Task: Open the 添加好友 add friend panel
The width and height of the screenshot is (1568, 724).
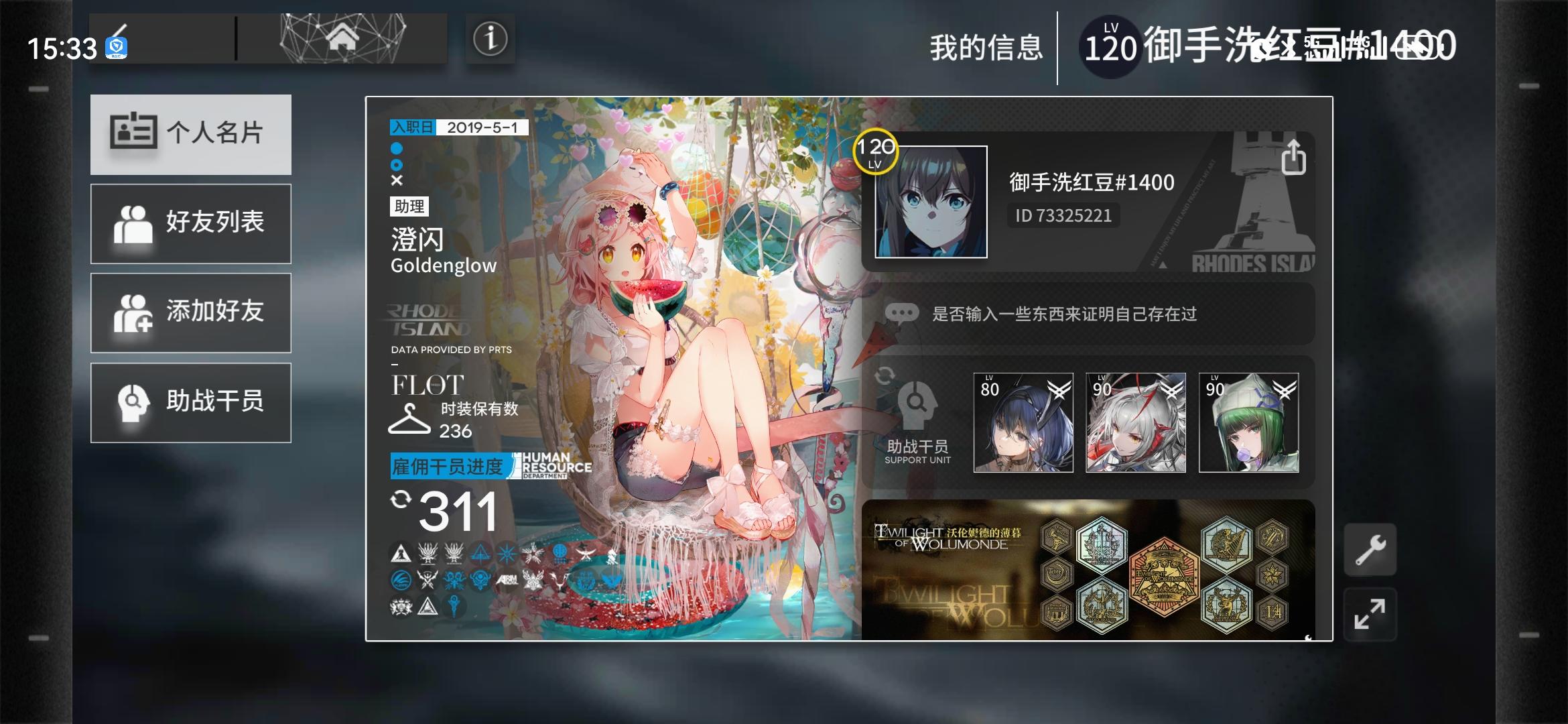Action: click(x=190, y=313)
